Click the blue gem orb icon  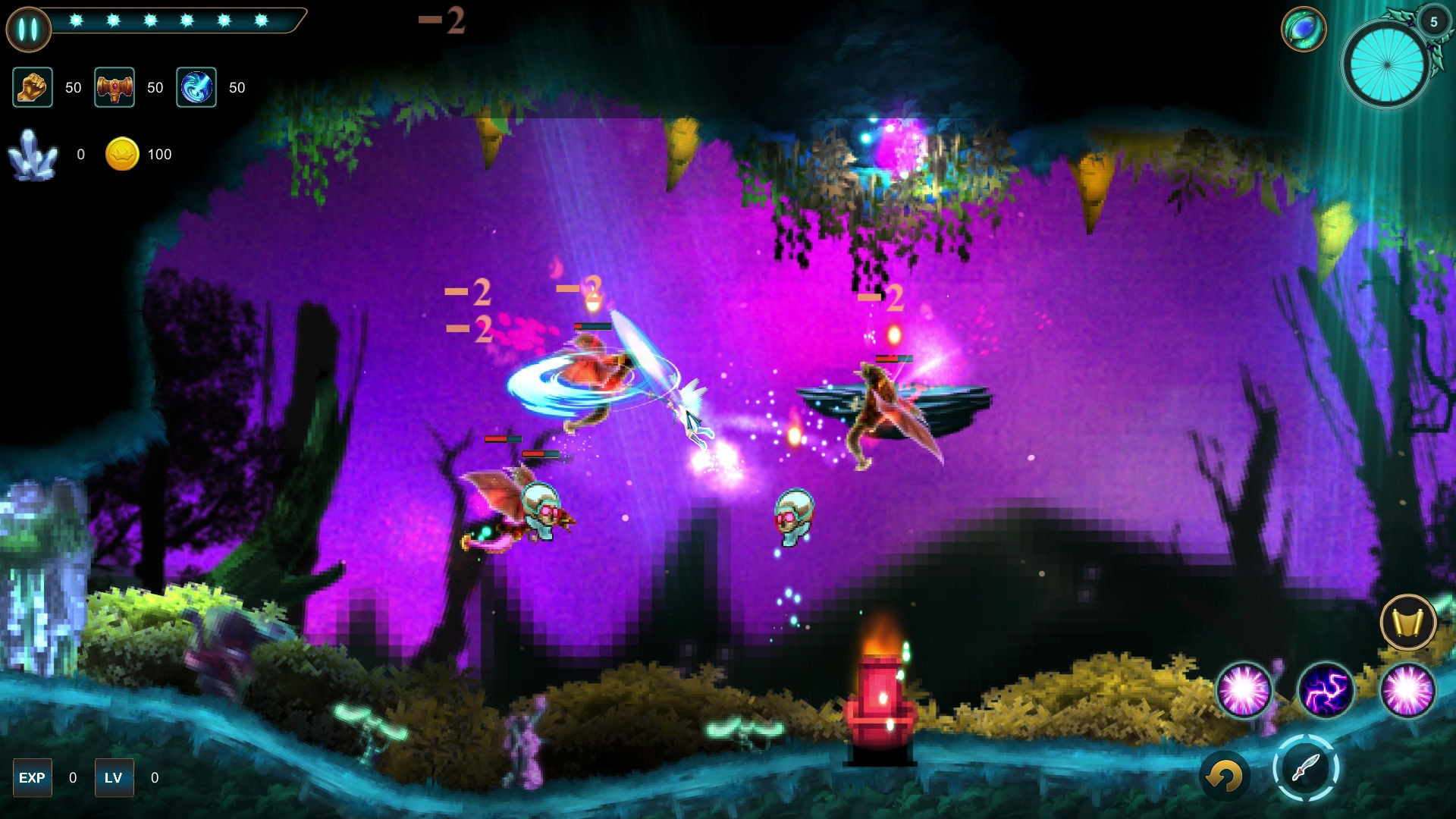(1303, 30)
